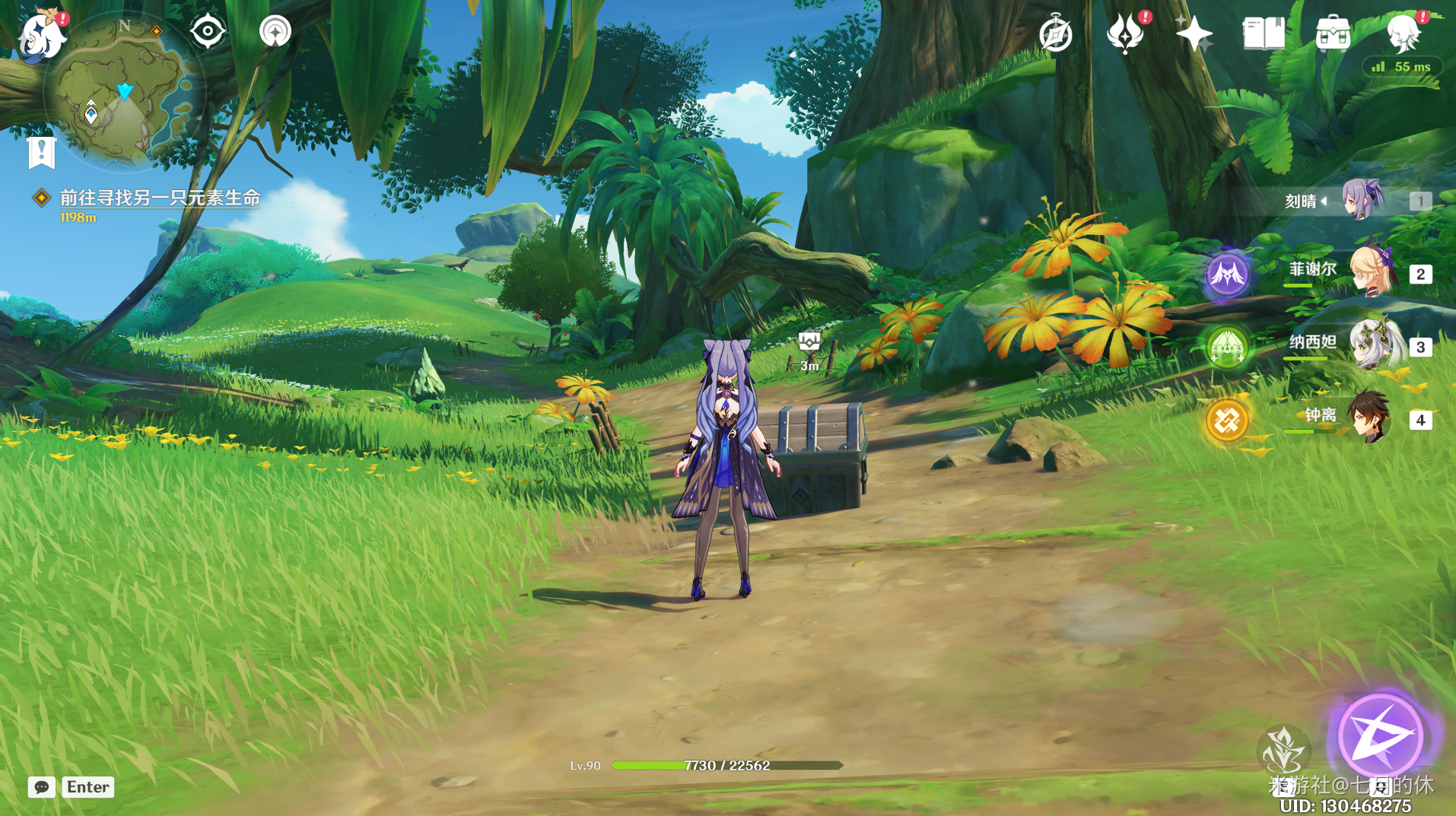The image size is (1456, 816).
Task: Open the adventurer compass icon
Action: pyautogui.click(x=1055, y=34)
